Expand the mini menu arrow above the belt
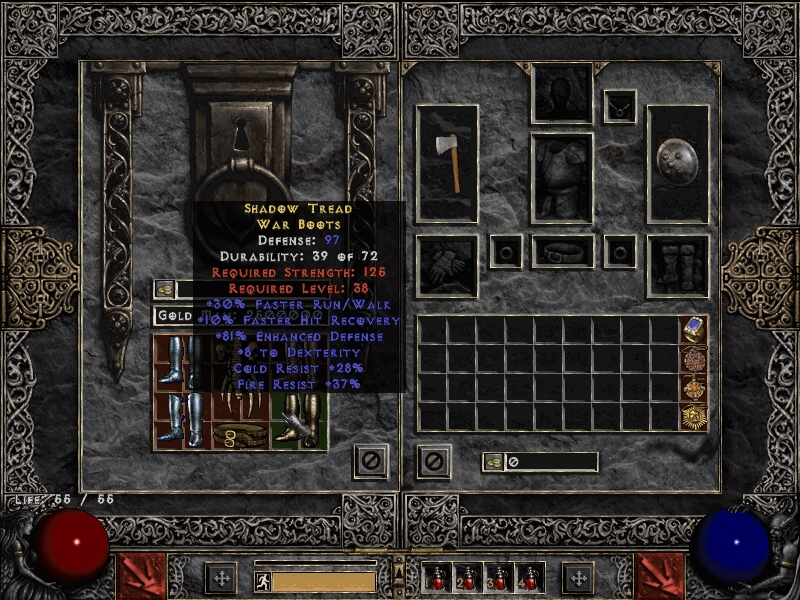The image size is (800, 600). (399, 571)
